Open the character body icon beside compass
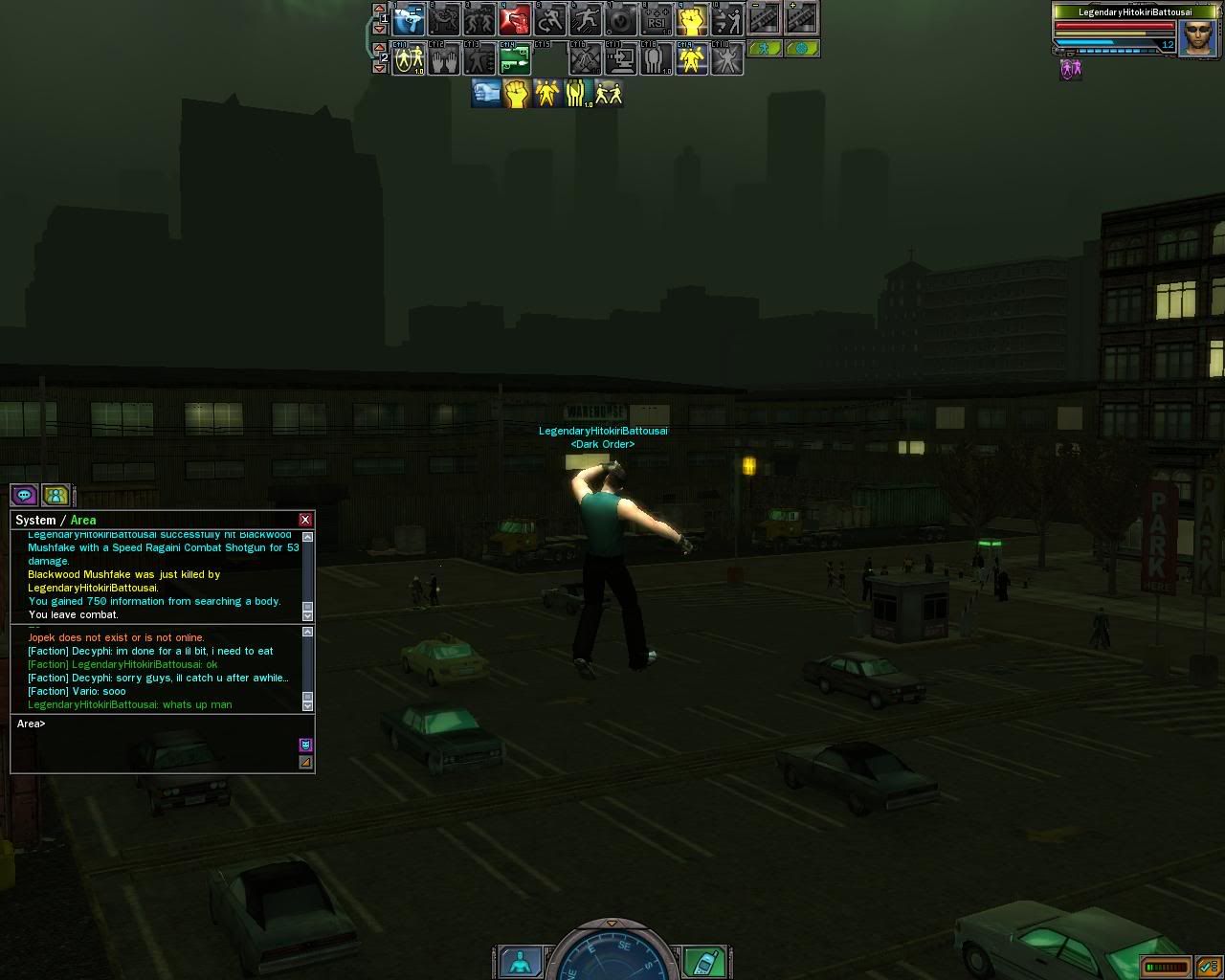 [522, 962]
